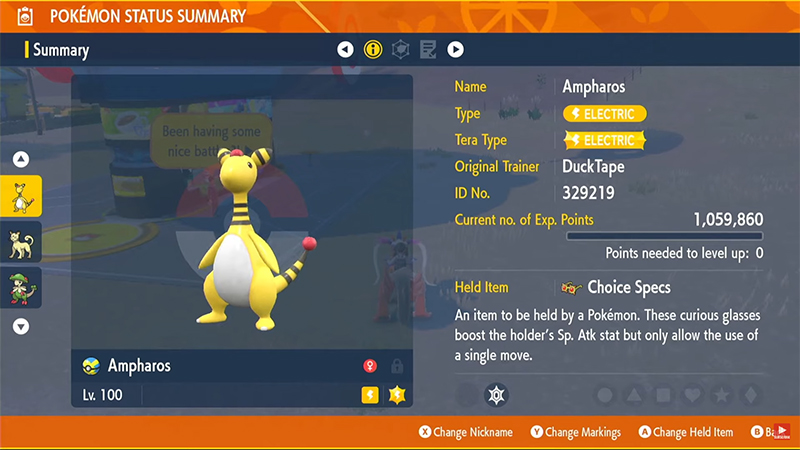The height and width of the screenshot is (450, 800).
Task: Open the moves and notes list tab
Action: pyautogui.click(x=428, y=49)
